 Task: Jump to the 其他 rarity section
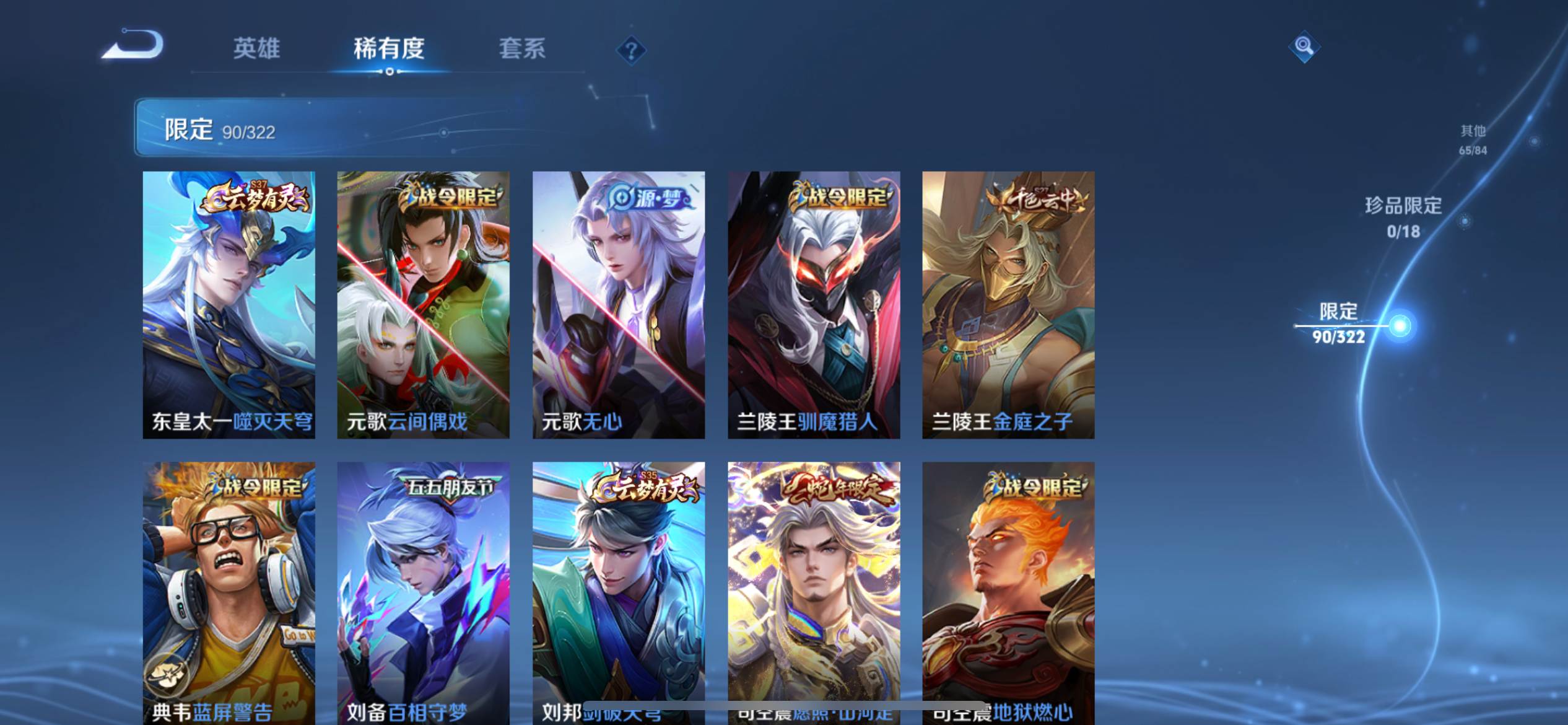1473,139
